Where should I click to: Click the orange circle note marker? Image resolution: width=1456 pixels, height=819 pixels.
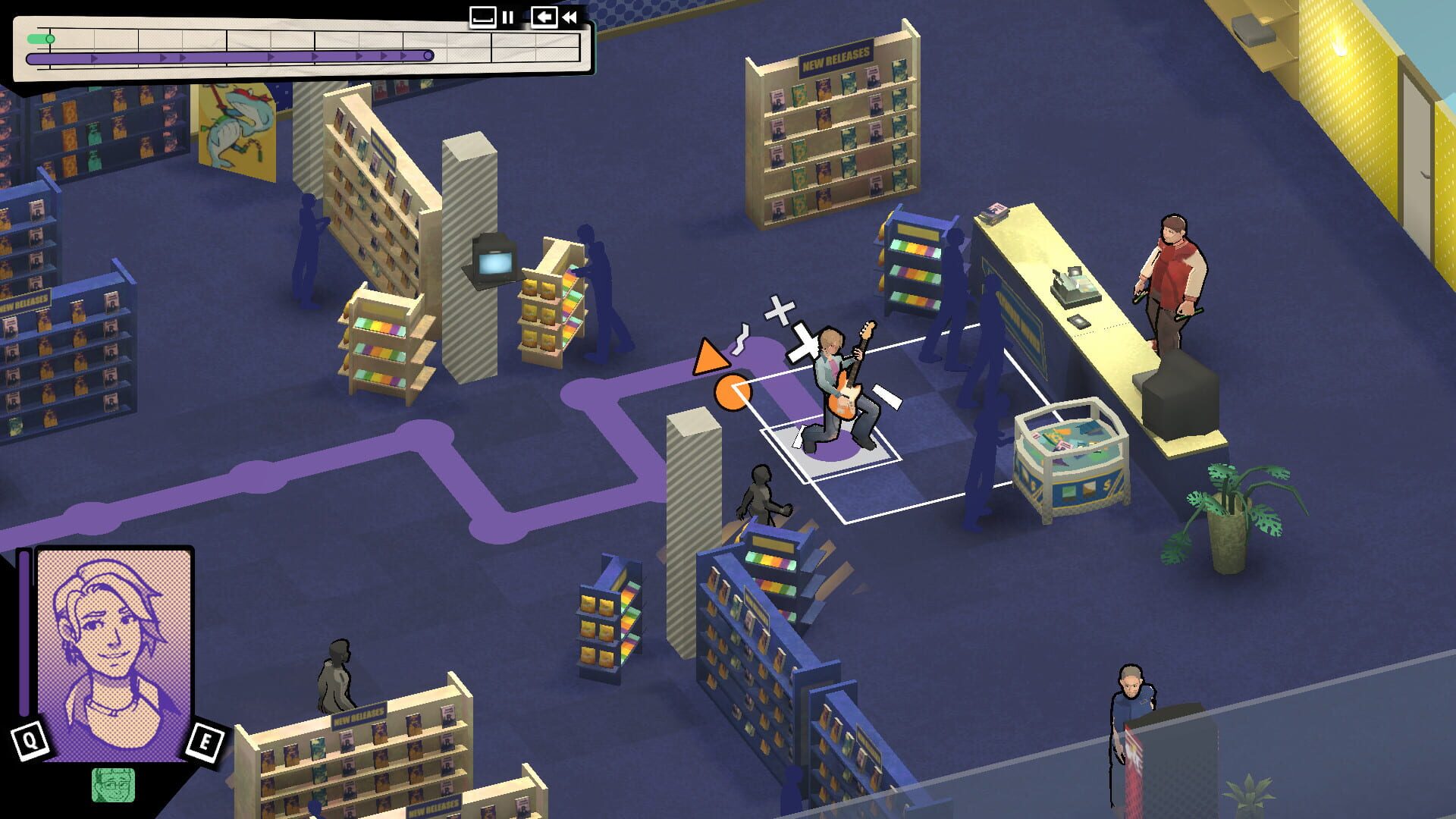pyautogui.click(x=733, y=393)
